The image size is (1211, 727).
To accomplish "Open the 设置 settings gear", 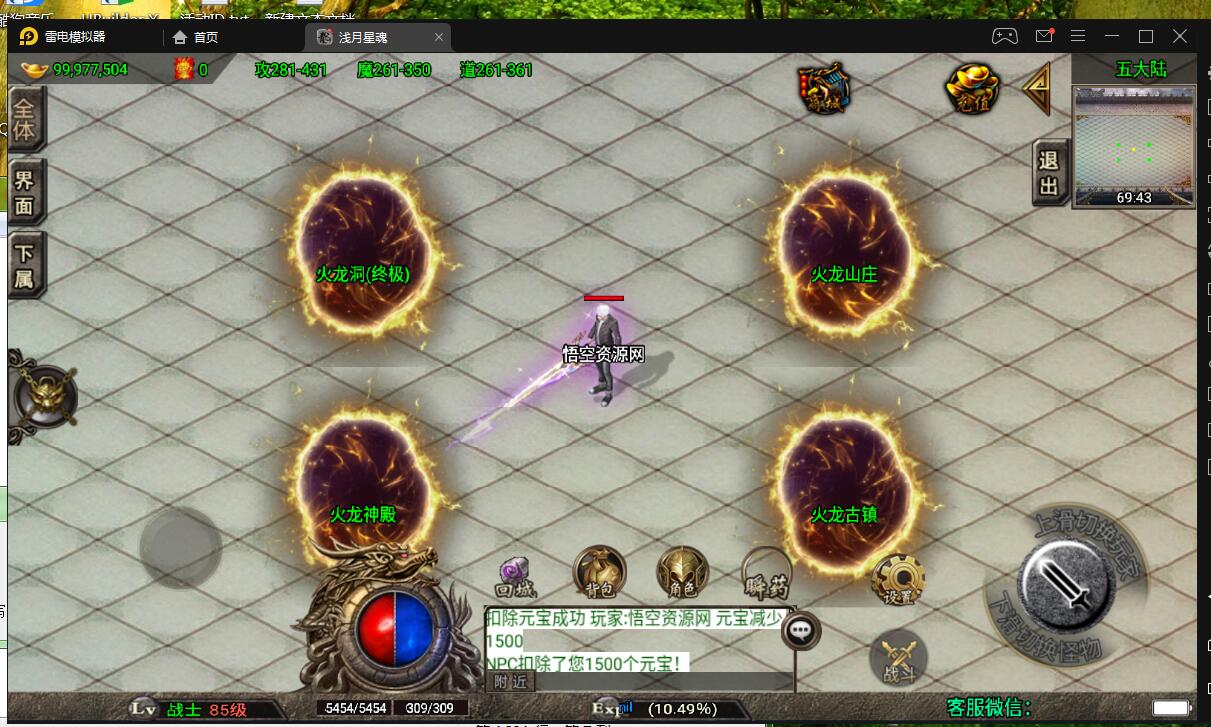I will [x=897, y=578].
